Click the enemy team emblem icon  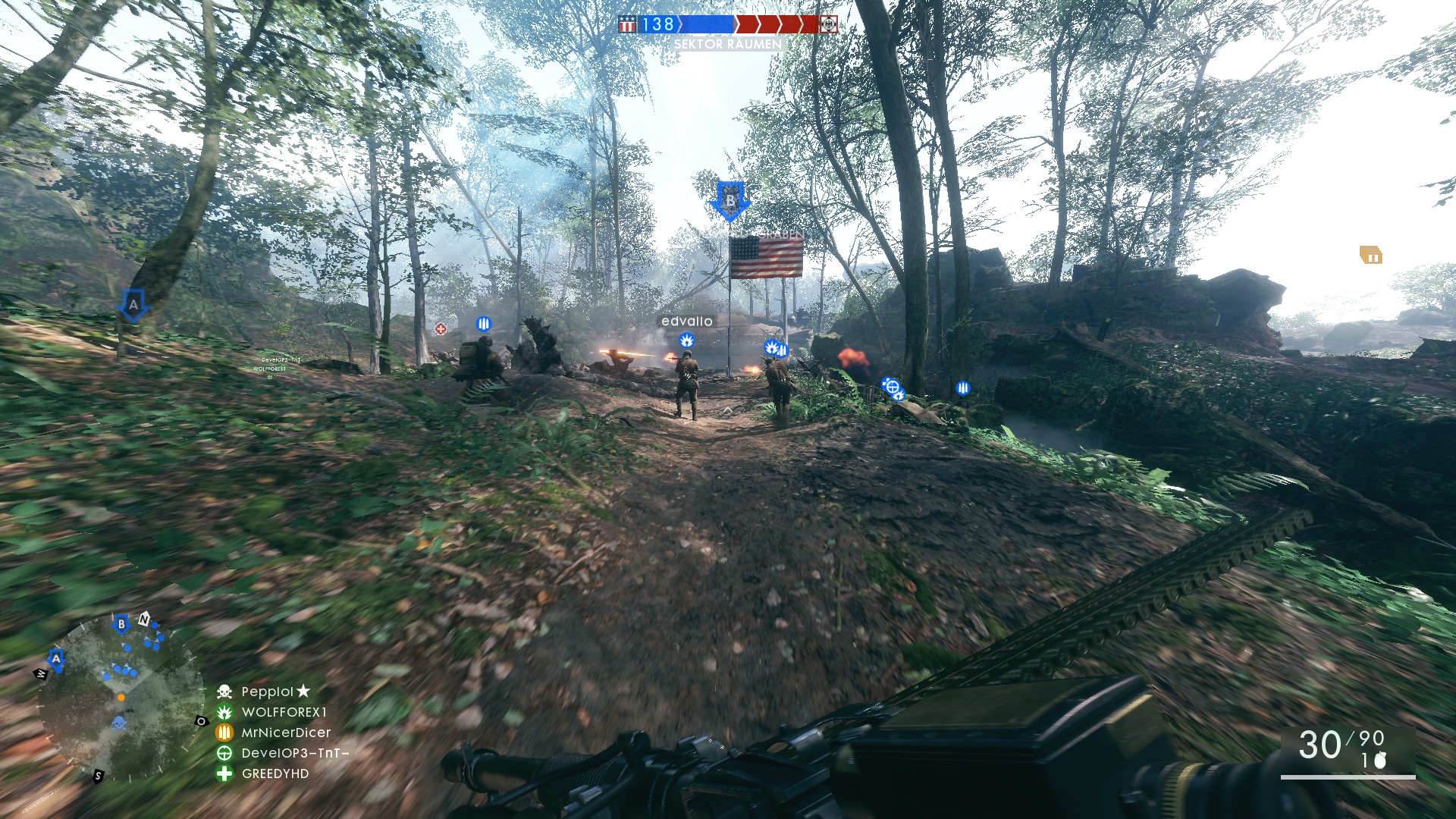[x=829, y=24]
